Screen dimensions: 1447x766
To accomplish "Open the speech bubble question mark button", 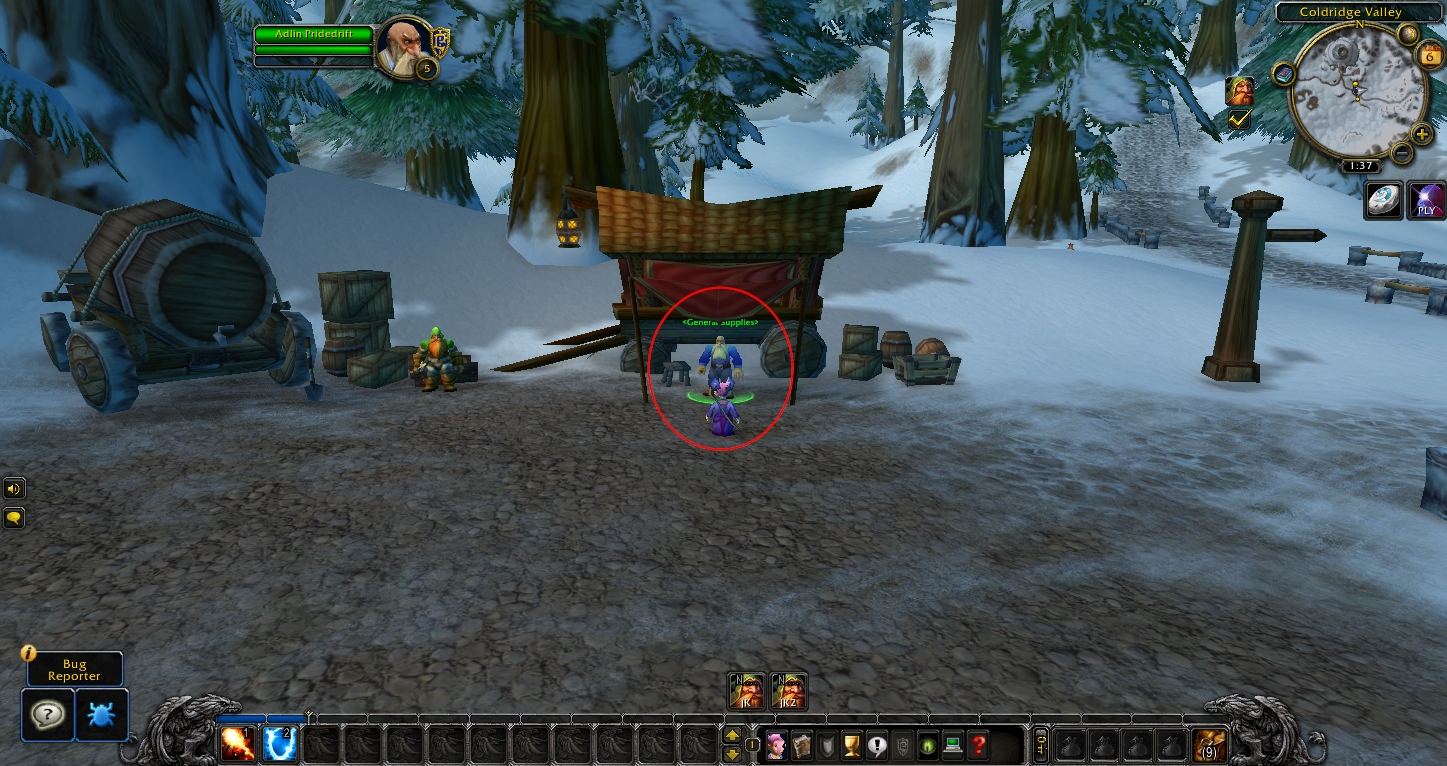I will point(47,714).
